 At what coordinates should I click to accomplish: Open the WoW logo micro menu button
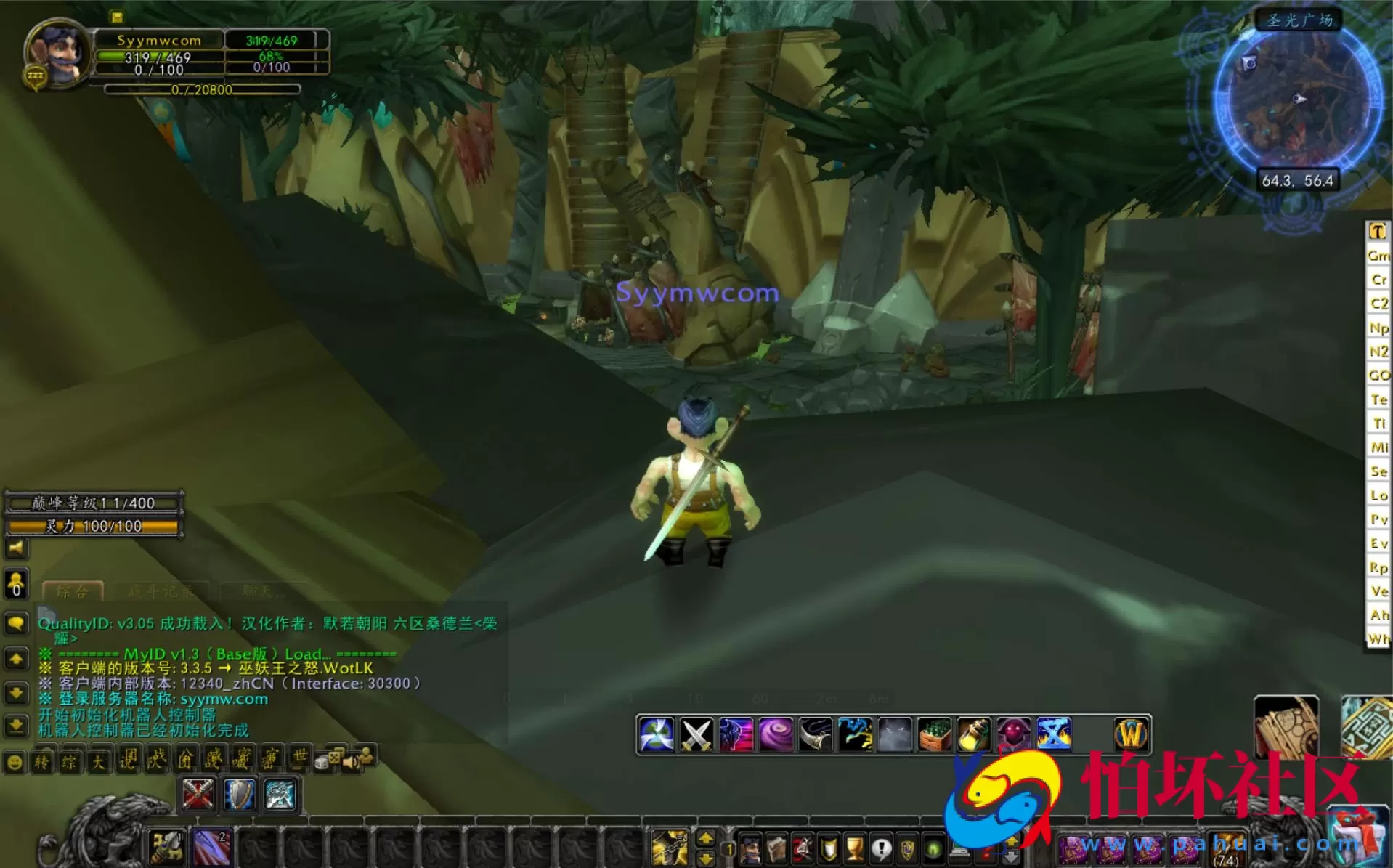pyautogui.click(x=1131, y=734)
